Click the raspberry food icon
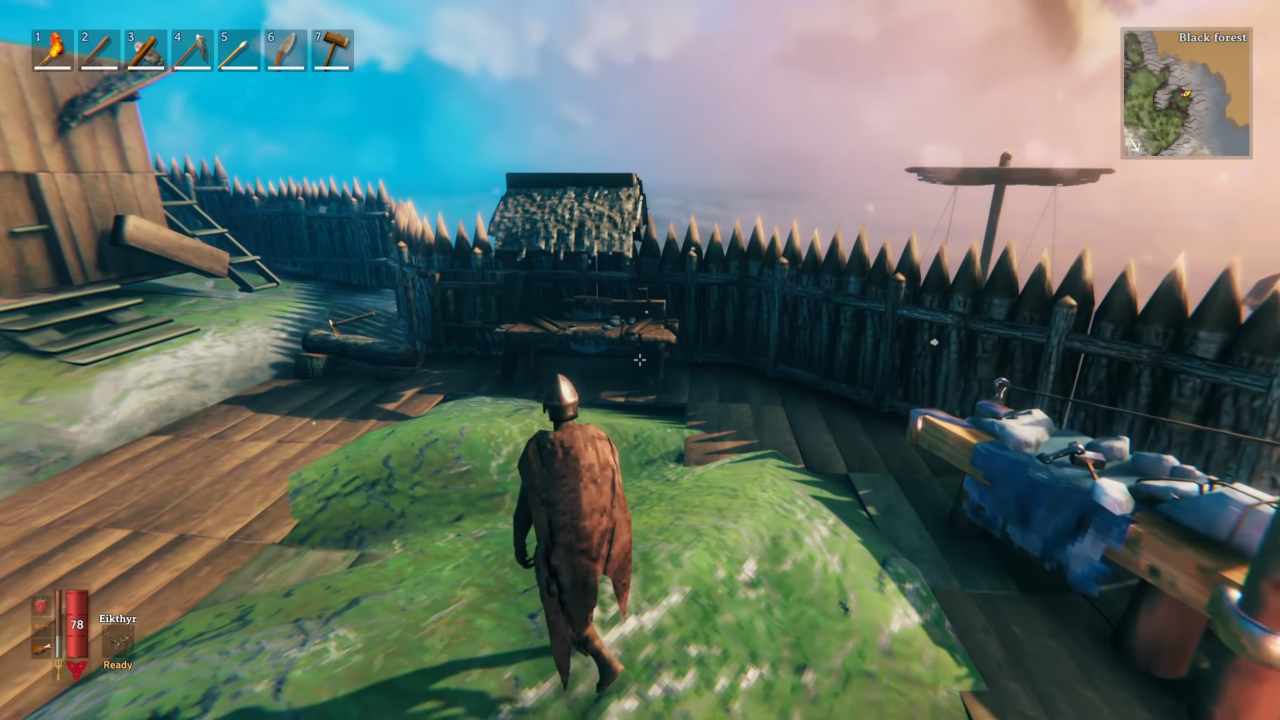 pos(40,604)
